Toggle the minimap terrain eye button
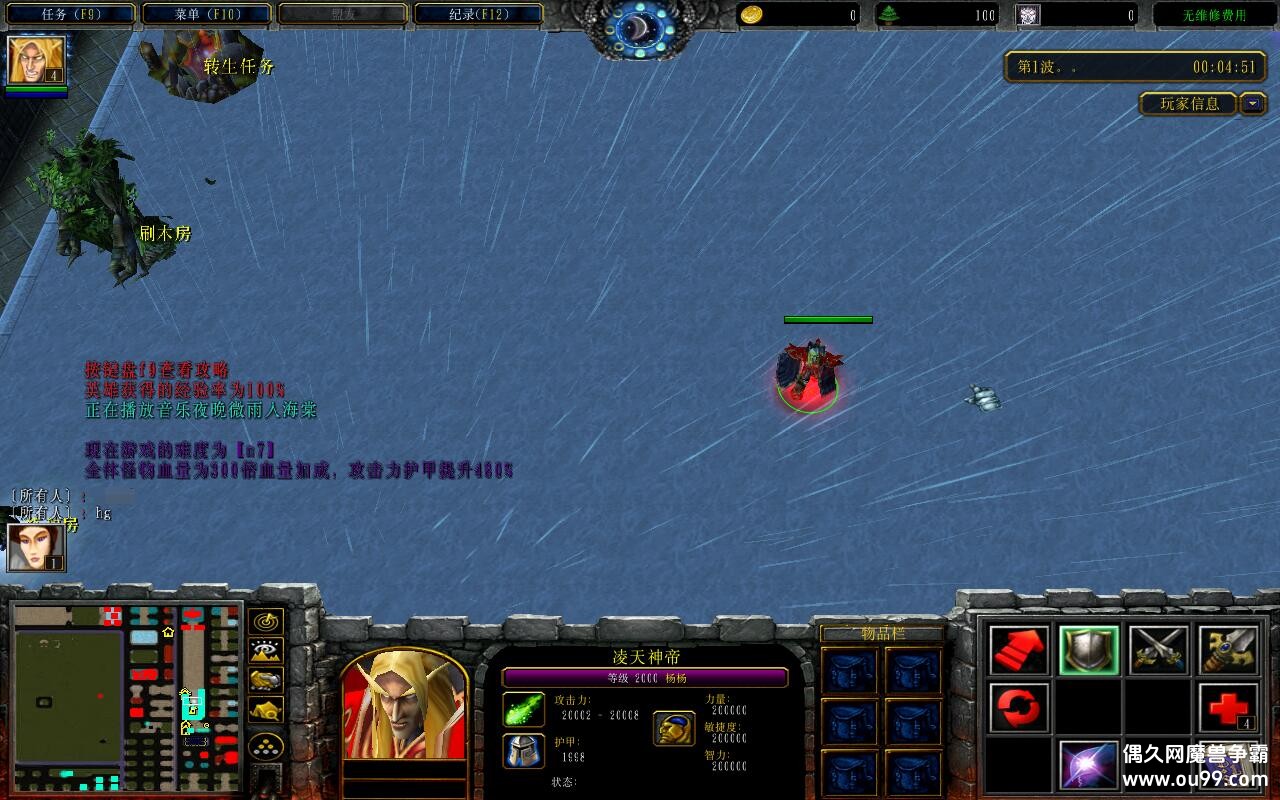1280x800 pixels. (265, 651)
